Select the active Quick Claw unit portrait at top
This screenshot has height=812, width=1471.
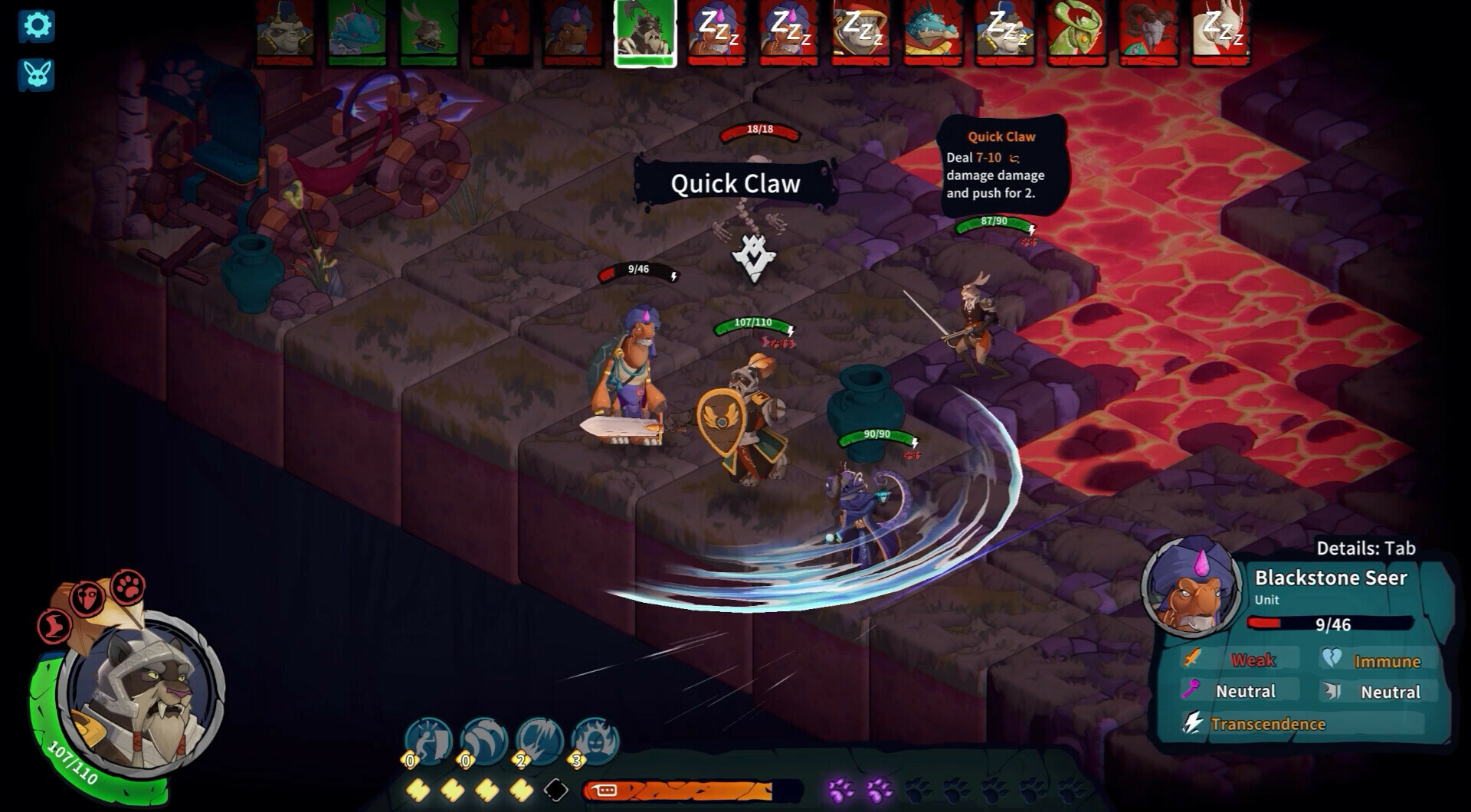click(x=644, y=33)
